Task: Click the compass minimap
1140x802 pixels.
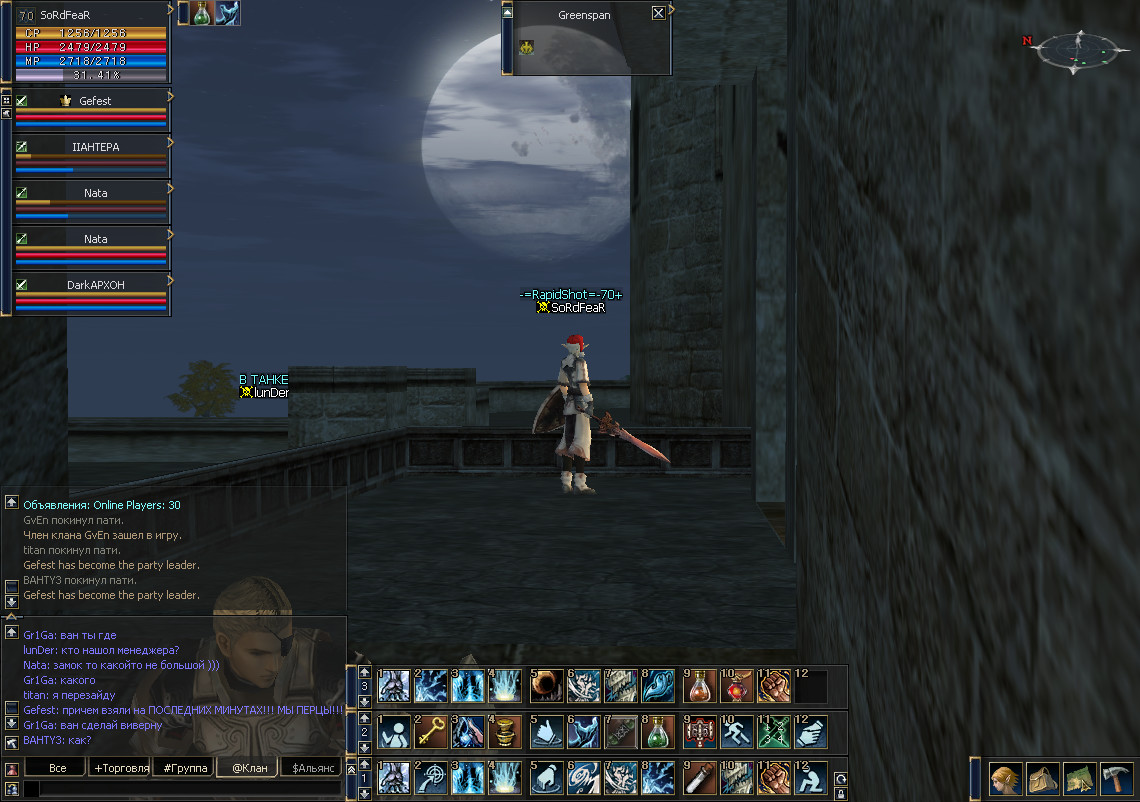Action: tap(1076, 48)
